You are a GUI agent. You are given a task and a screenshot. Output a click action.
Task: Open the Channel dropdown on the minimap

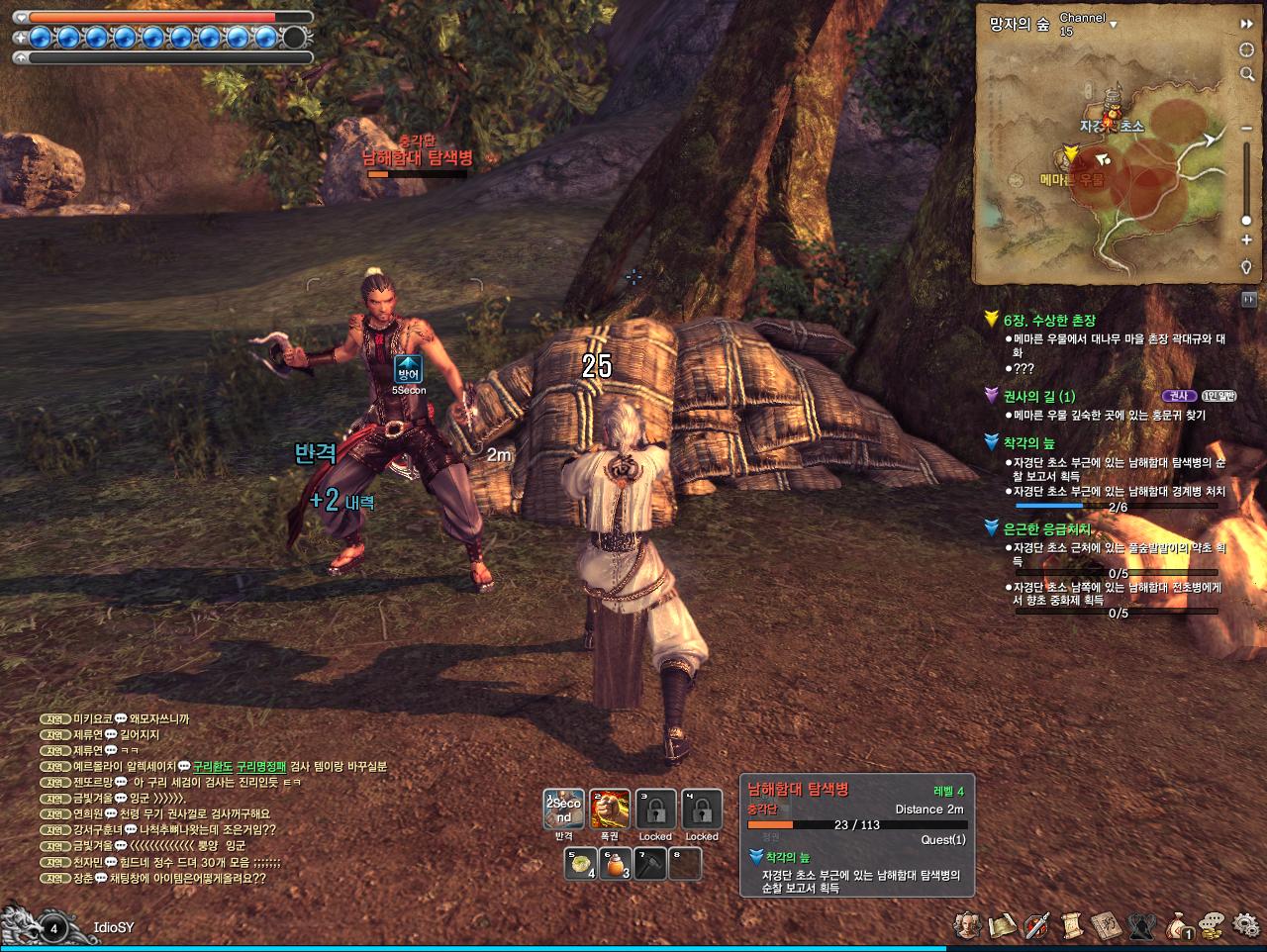coord(1114,22)
